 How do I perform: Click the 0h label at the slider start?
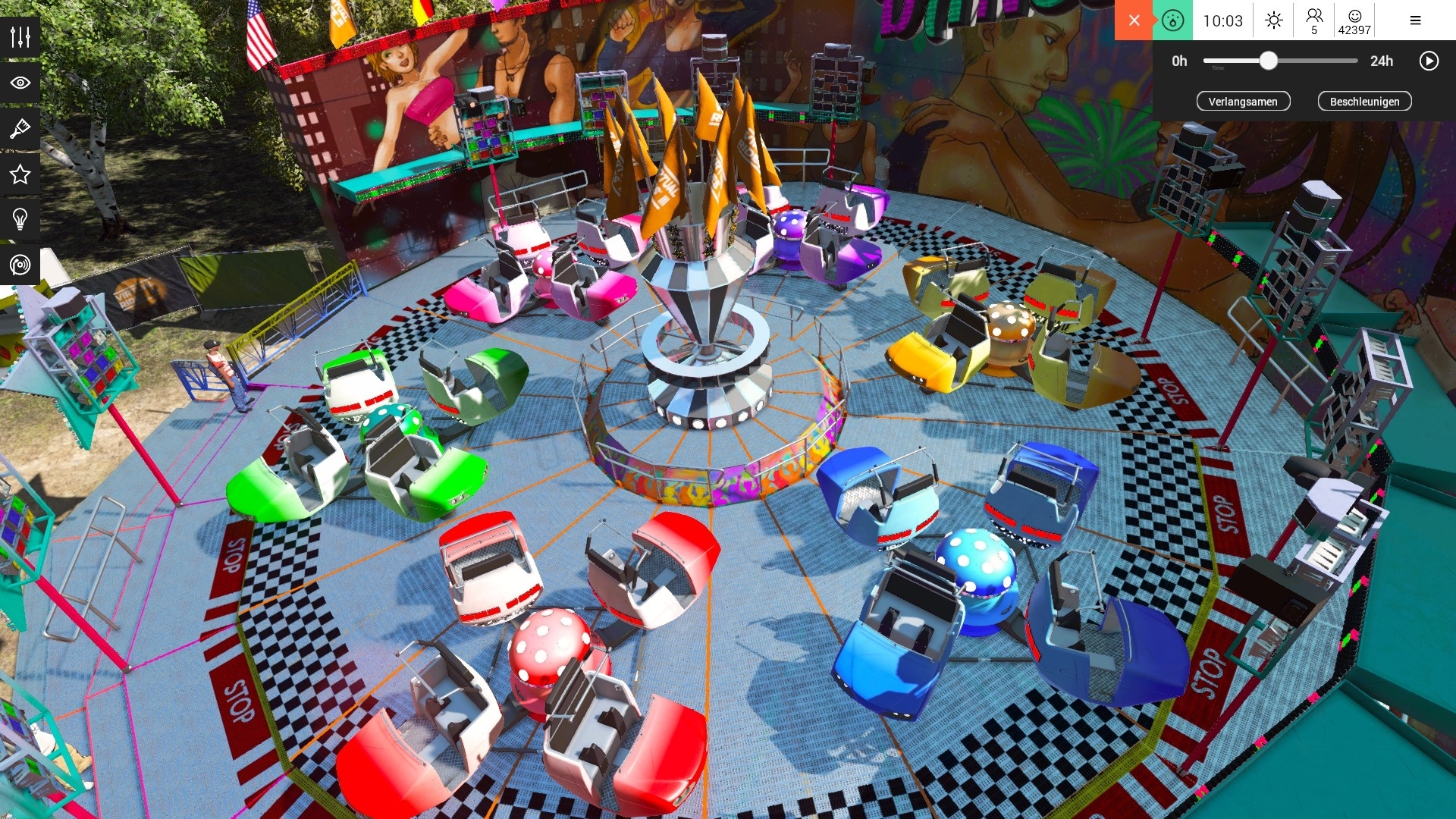(1179, 61)
